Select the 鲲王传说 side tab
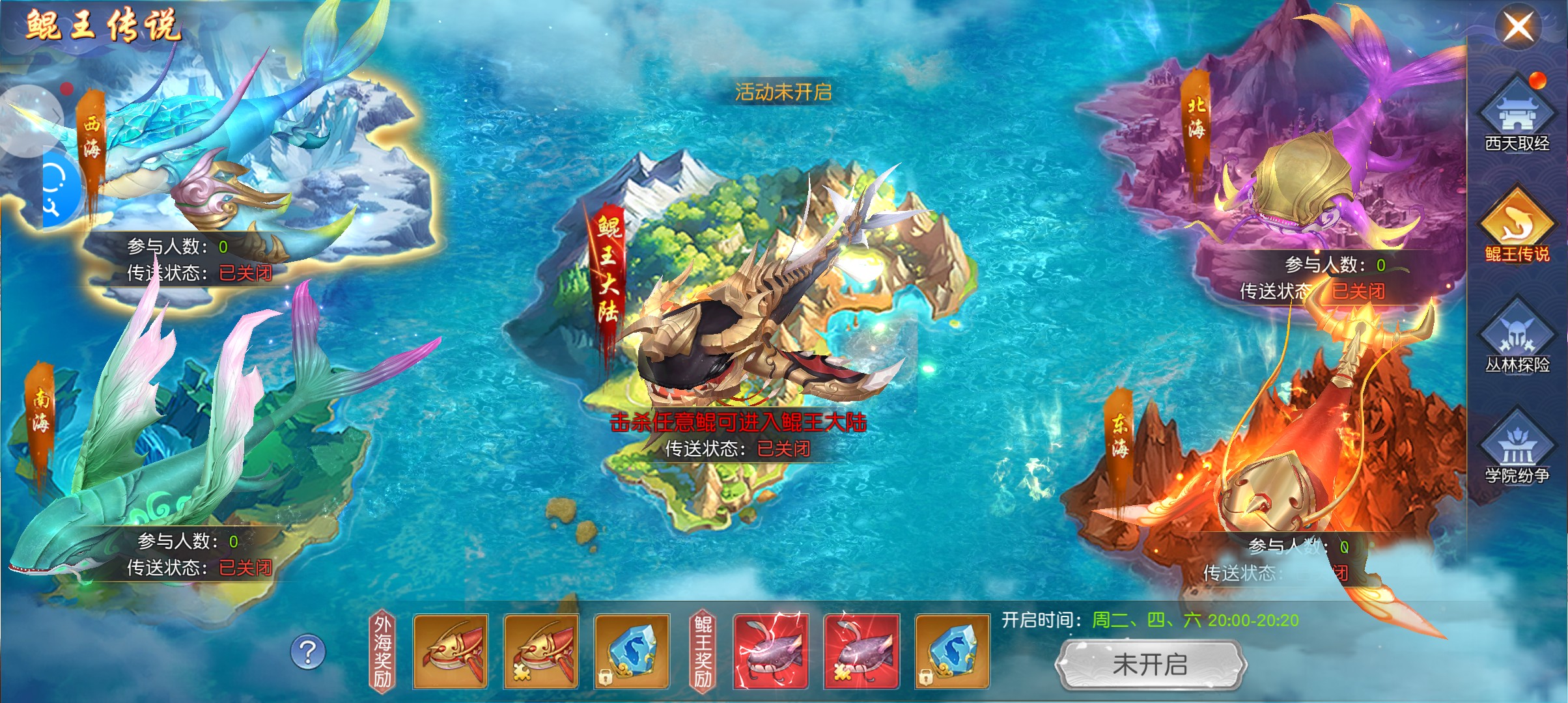Image resolution: width=1568 pixels, height=703 pixels. click(x=1517, y=229)
